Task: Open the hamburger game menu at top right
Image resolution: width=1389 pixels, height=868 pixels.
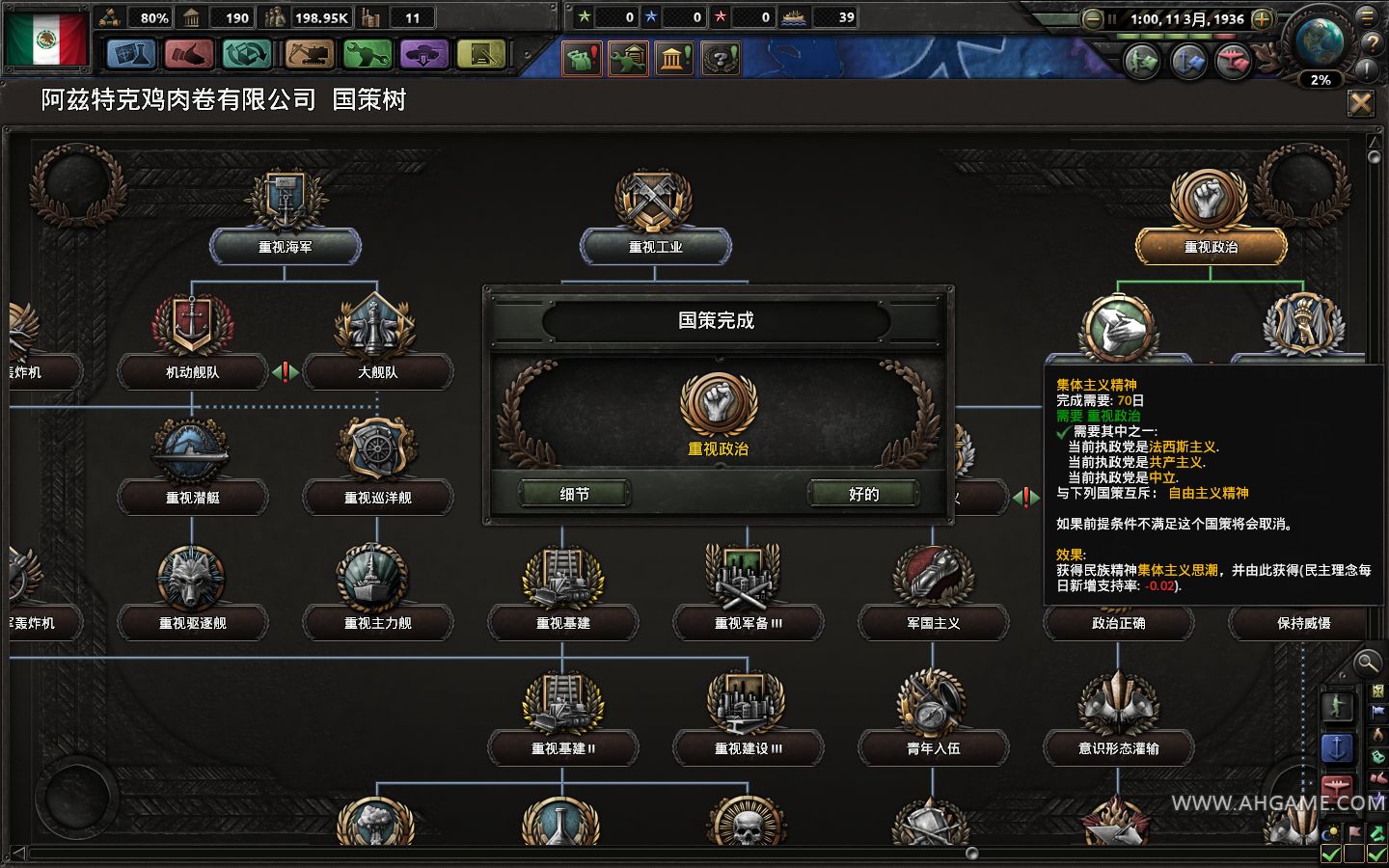Action: [x=1366, y=17]
